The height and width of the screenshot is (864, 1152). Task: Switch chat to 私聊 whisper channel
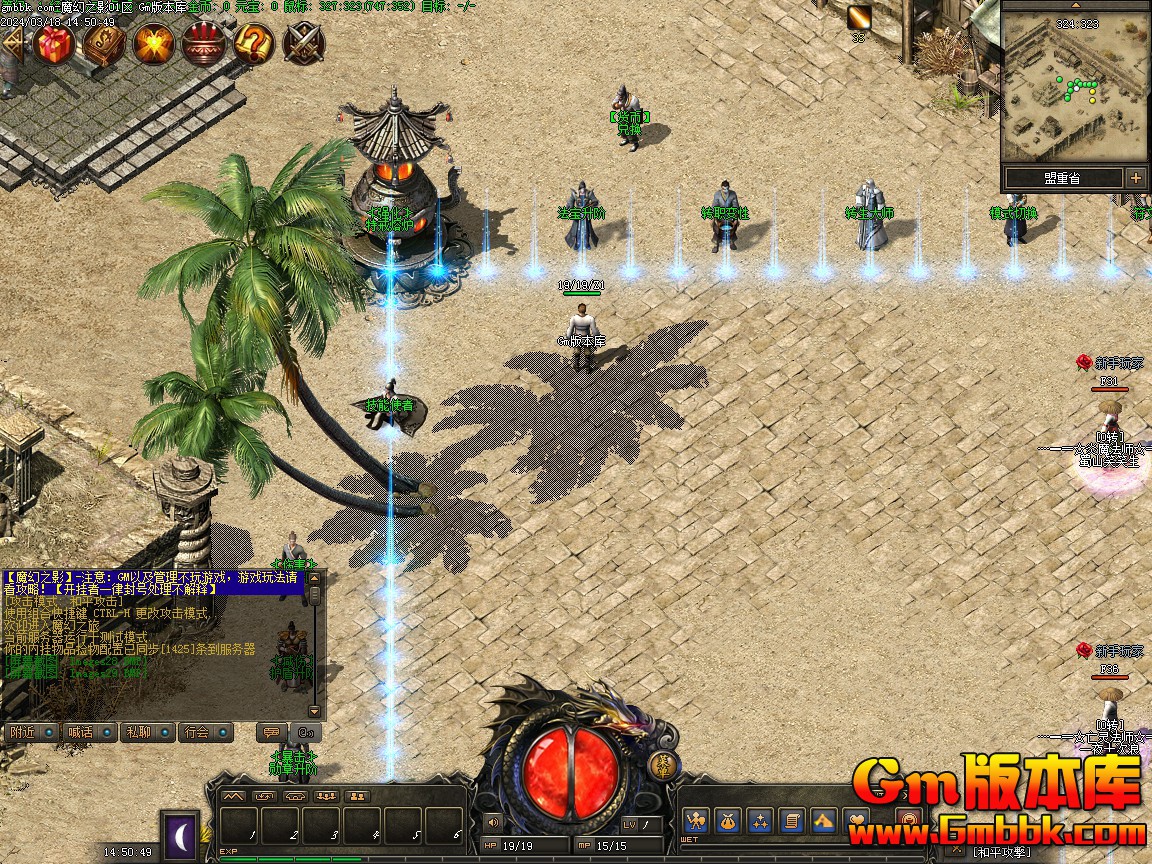point(145,732)
